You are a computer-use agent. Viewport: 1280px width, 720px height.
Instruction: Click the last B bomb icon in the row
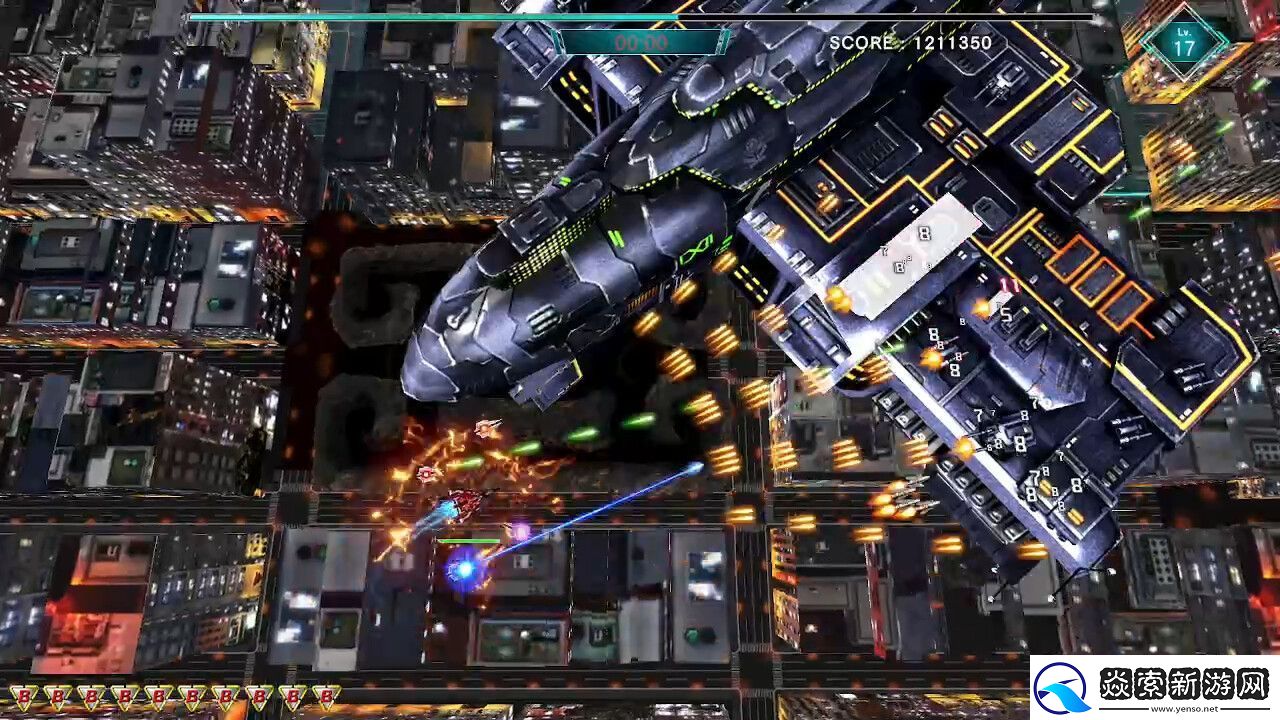point(326,697)
